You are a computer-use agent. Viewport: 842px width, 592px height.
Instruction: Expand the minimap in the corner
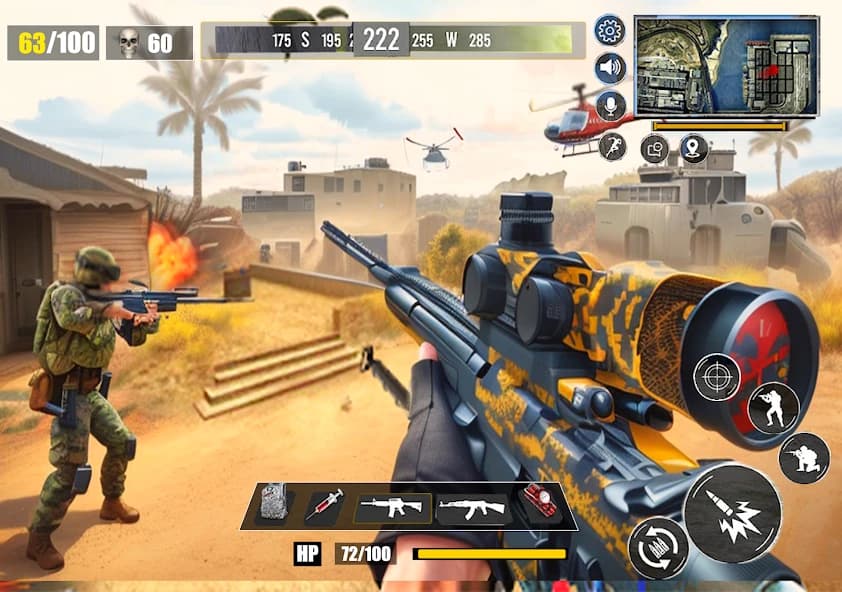click(x=726, y=65)
